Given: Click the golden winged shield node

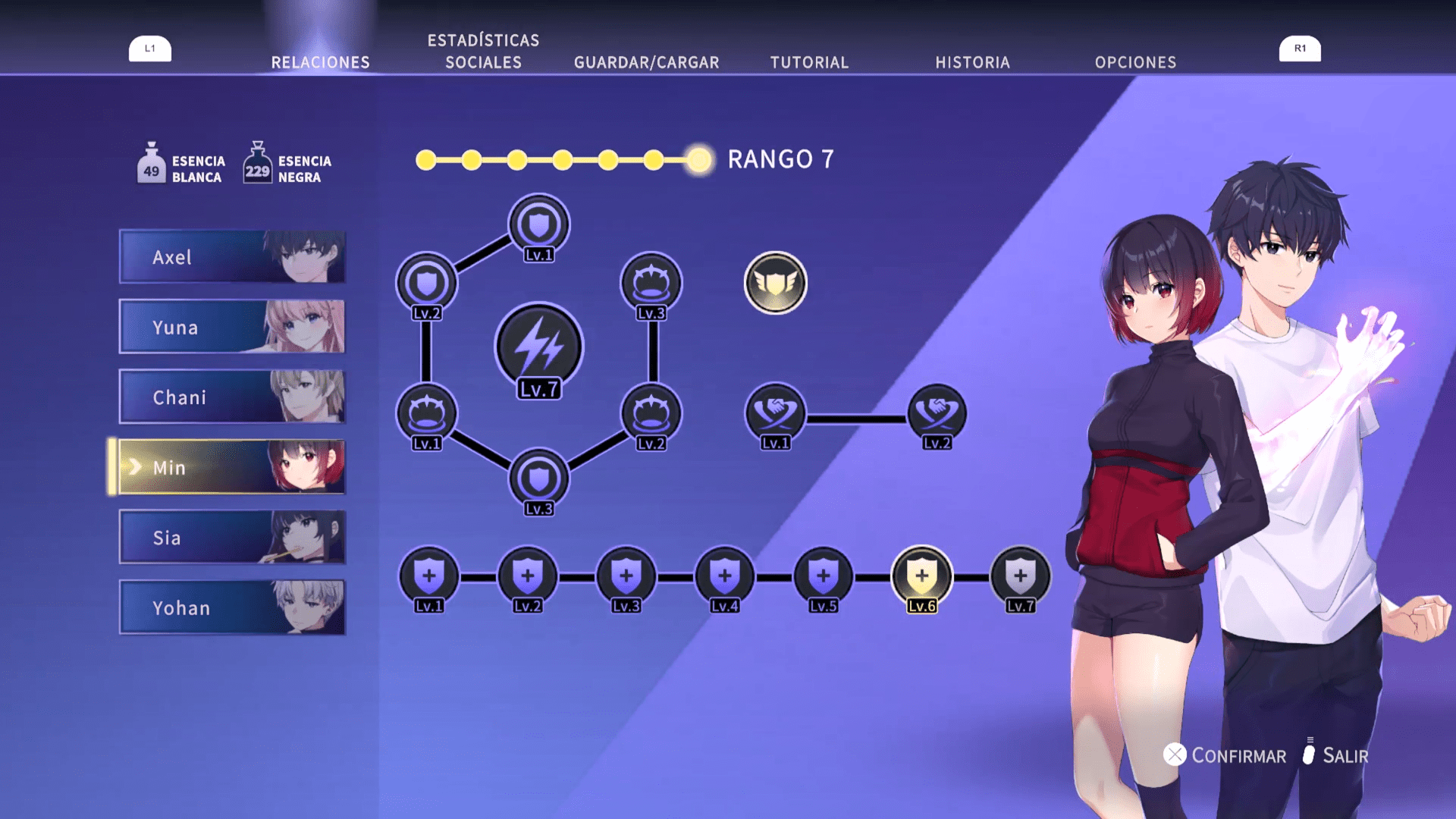Looking at the screenshot, I should click(775, 283).
